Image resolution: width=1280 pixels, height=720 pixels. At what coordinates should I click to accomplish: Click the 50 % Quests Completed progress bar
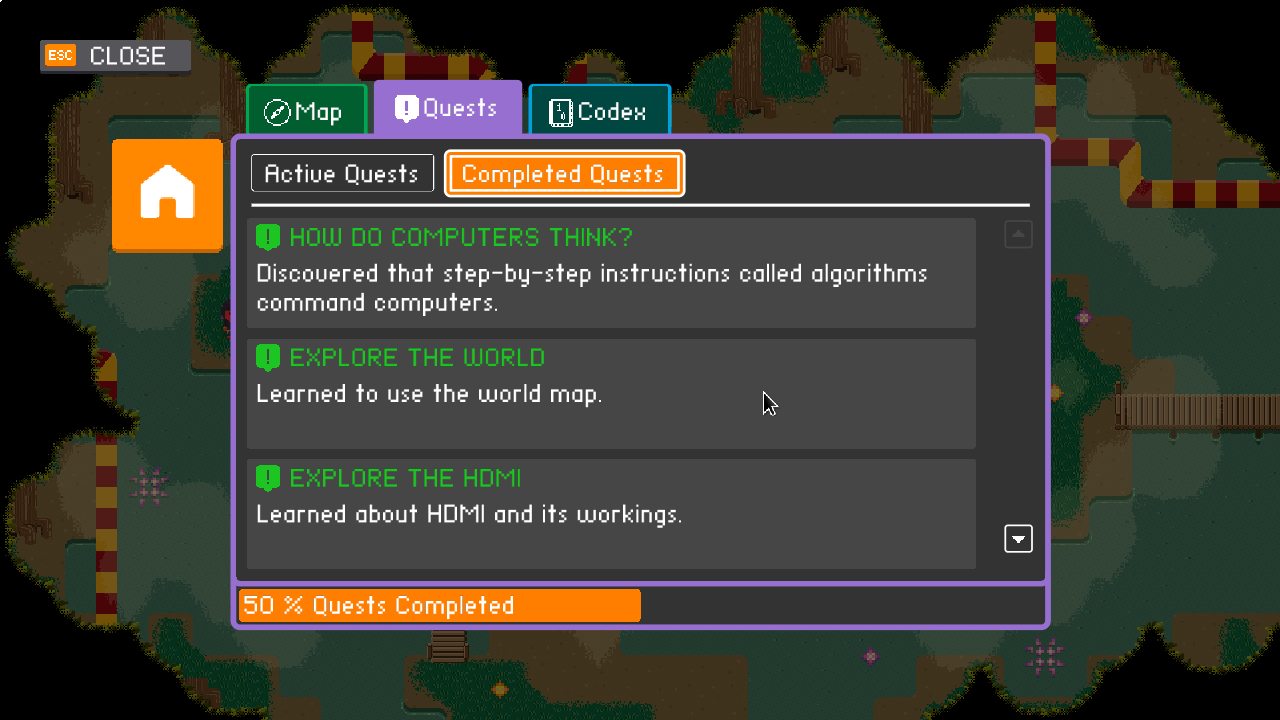click(439, 605)
